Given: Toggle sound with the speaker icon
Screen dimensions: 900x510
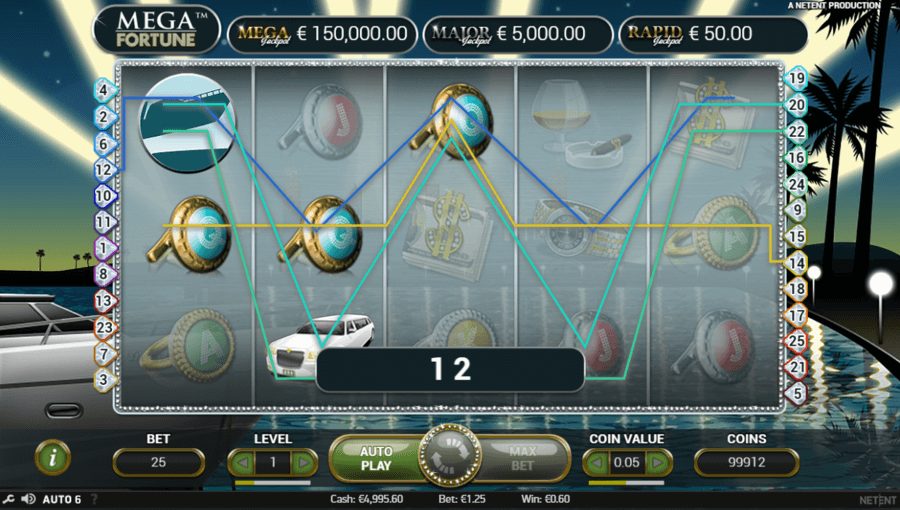Looking at the screenshot, I should 28,499.
